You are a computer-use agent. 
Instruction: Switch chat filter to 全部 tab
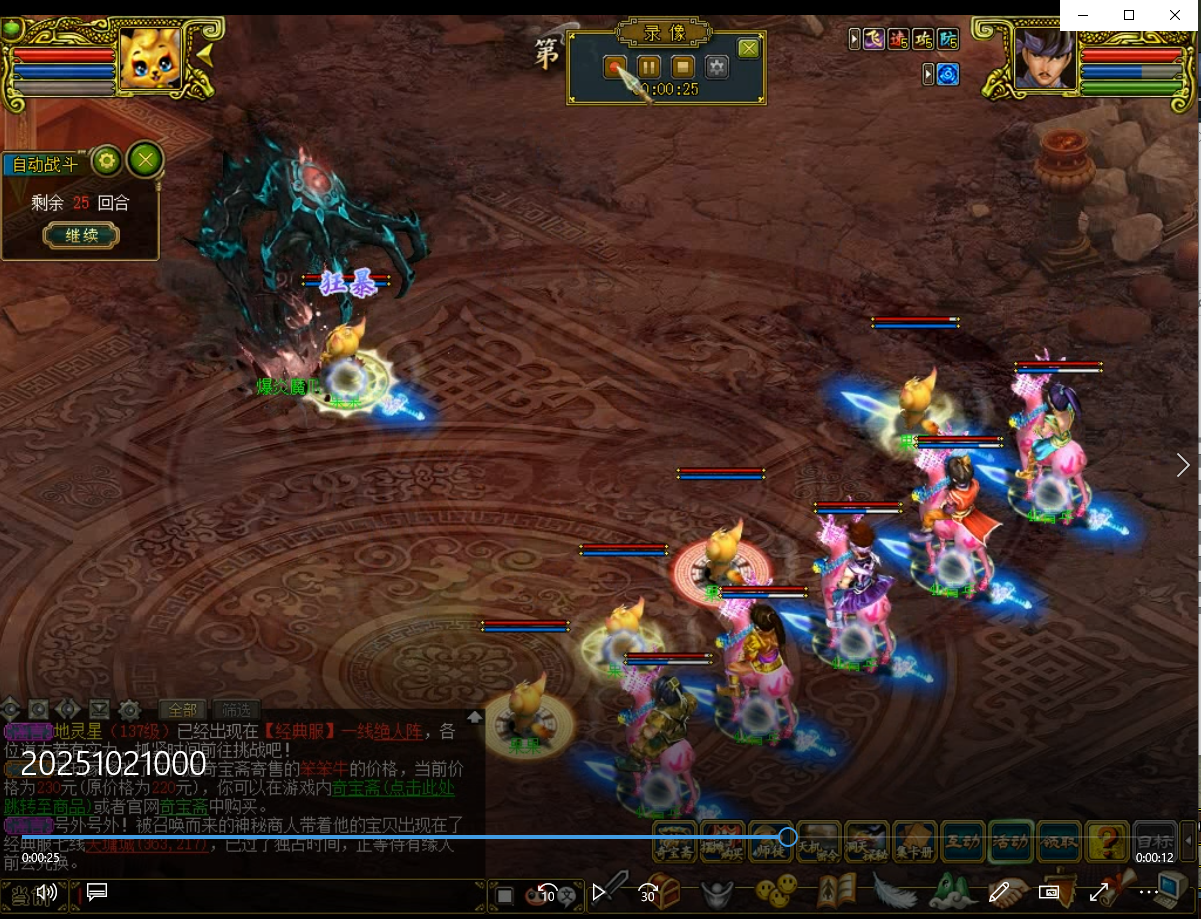click(x=182, y=710)
